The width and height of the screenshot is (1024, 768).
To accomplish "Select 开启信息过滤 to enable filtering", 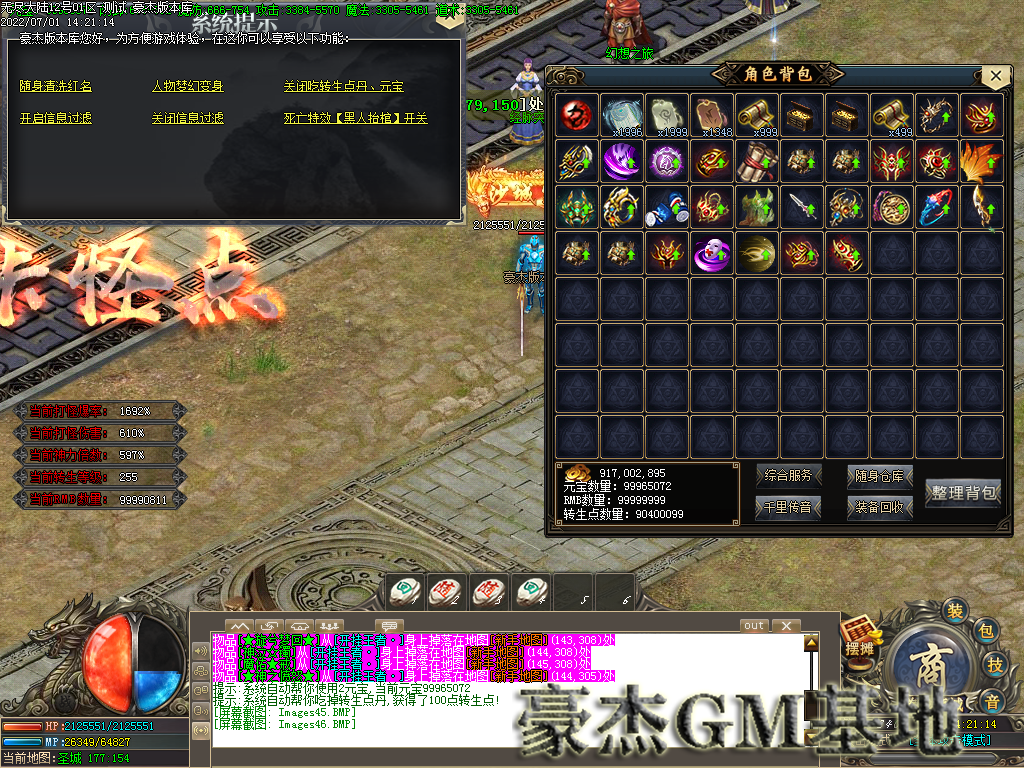I will coord(56,118).
